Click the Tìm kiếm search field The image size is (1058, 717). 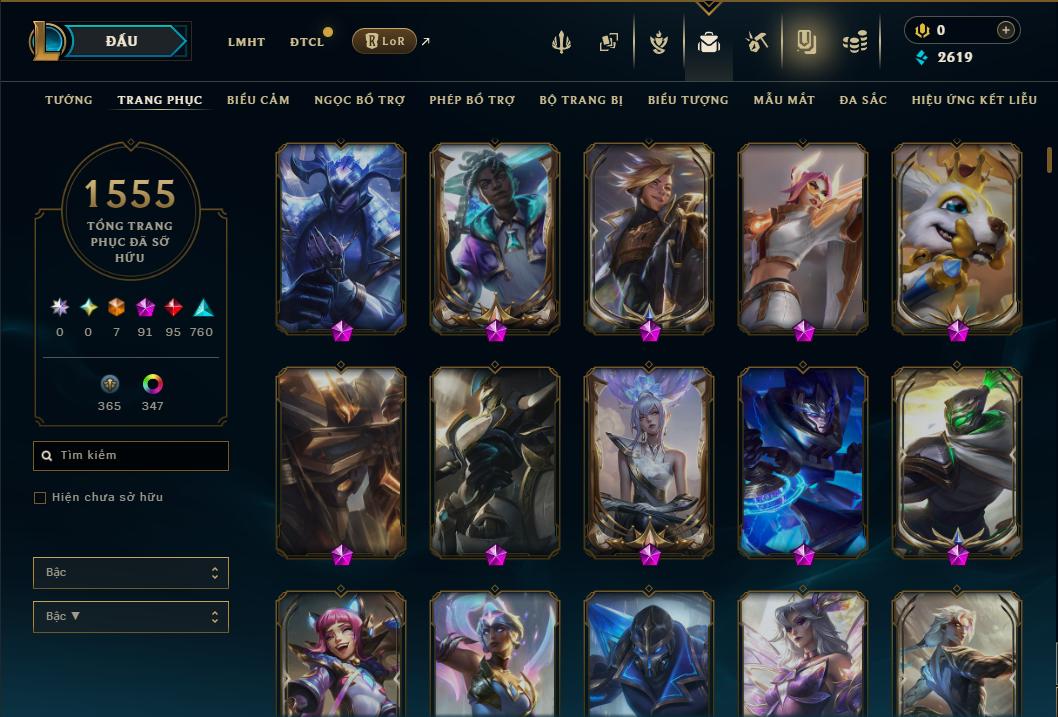(x=131, y=456)
